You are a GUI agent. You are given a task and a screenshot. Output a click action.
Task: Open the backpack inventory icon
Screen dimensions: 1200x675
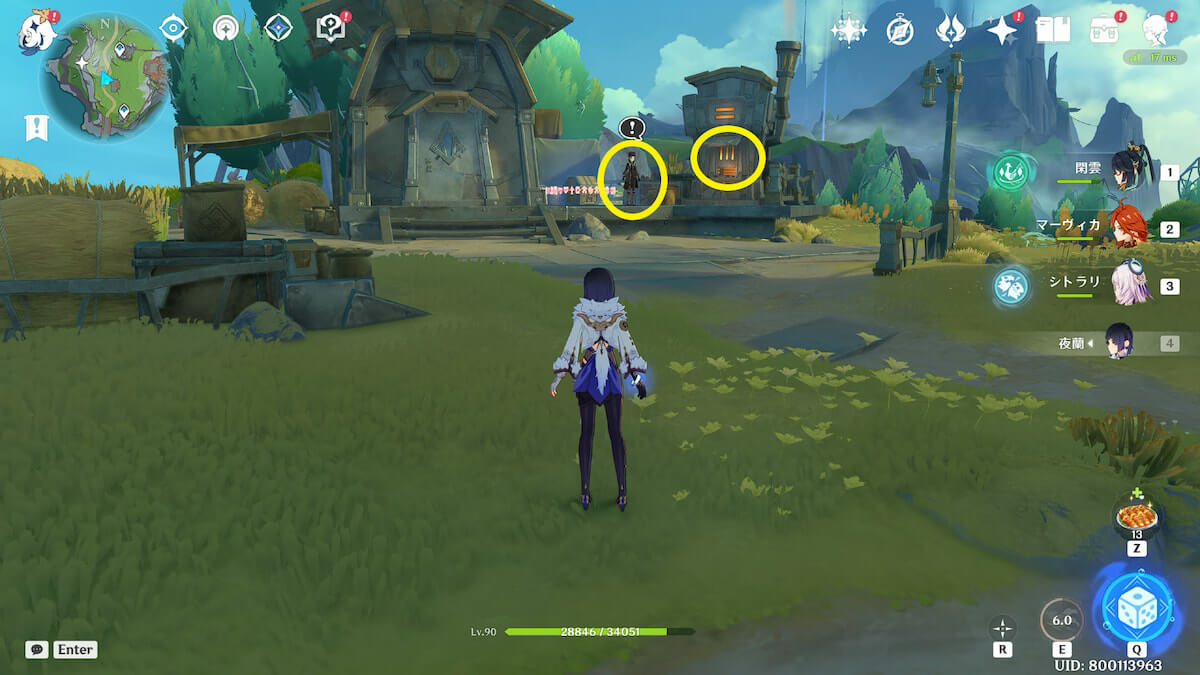pos(1104,30)
